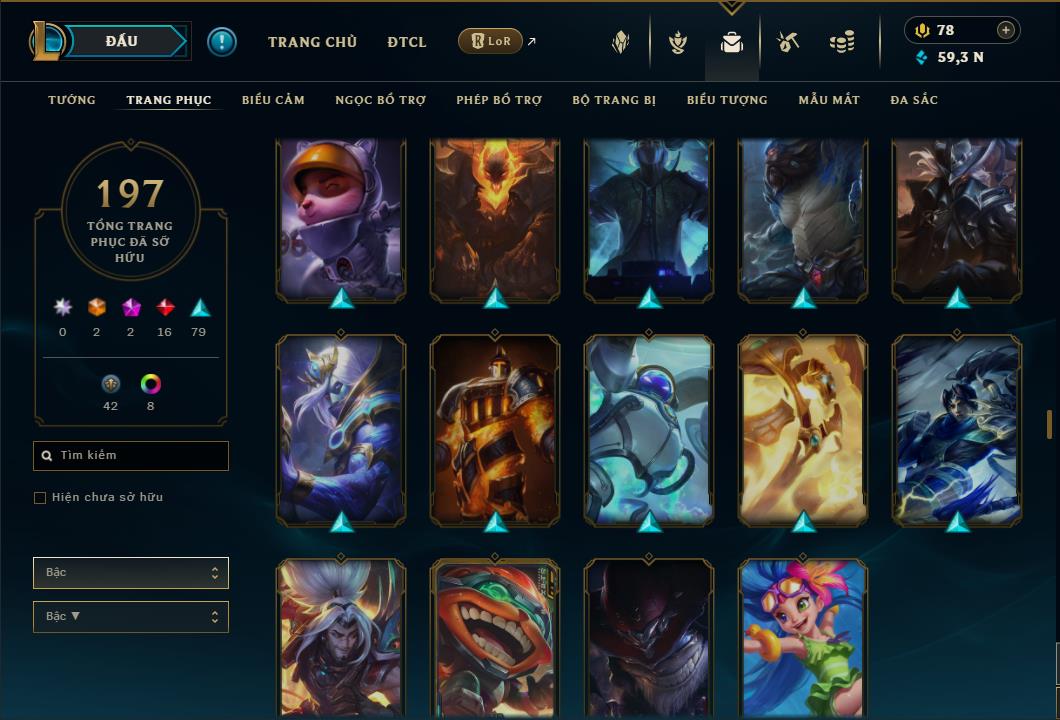1060x720 pixels.
Task: Open the BIỂU CẢM tab
Action: pyautogui.click(x=273, y=100)
